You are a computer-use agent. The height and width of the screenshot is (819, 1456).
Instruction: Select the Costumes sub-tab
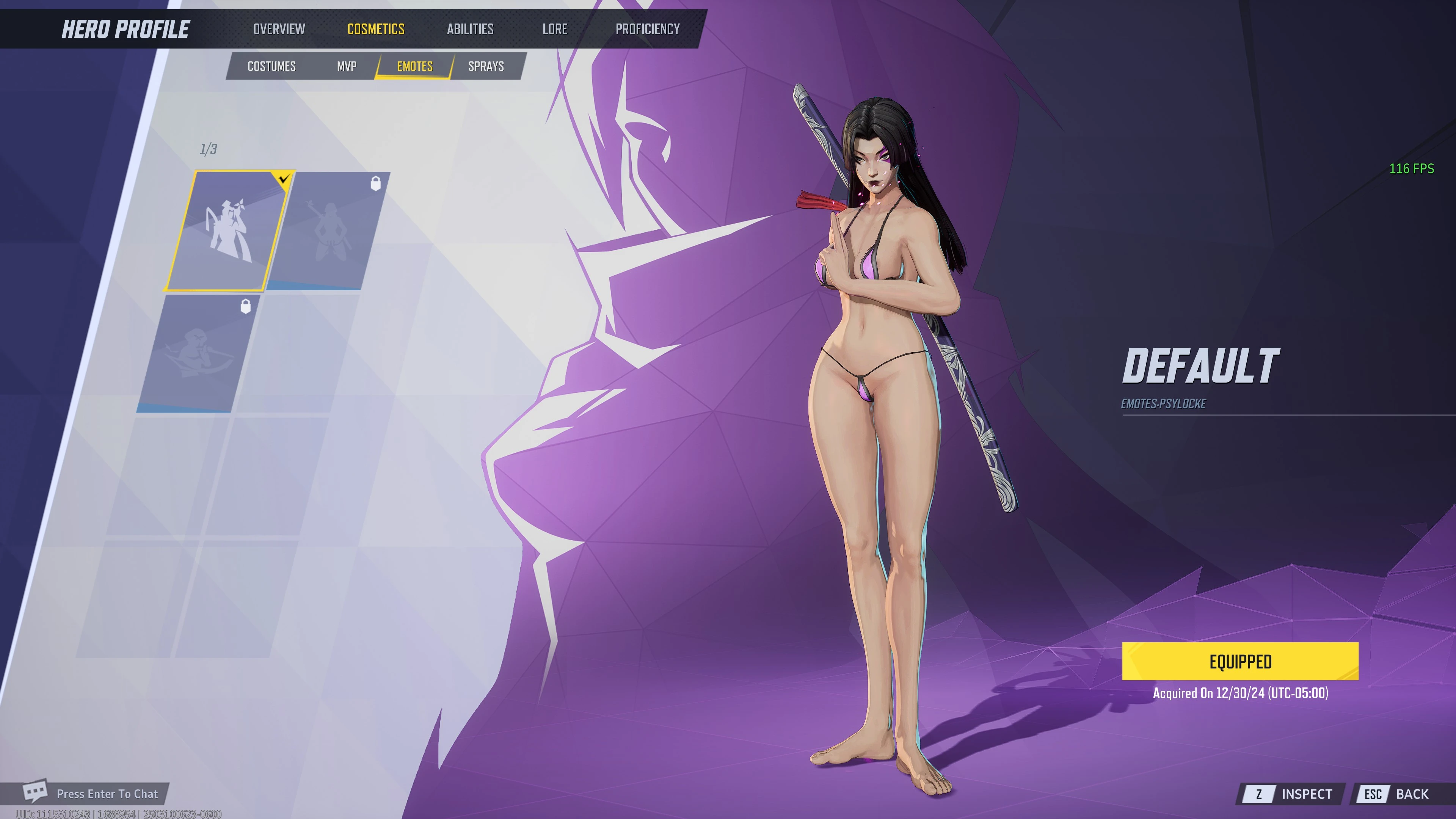pos(271,66)
